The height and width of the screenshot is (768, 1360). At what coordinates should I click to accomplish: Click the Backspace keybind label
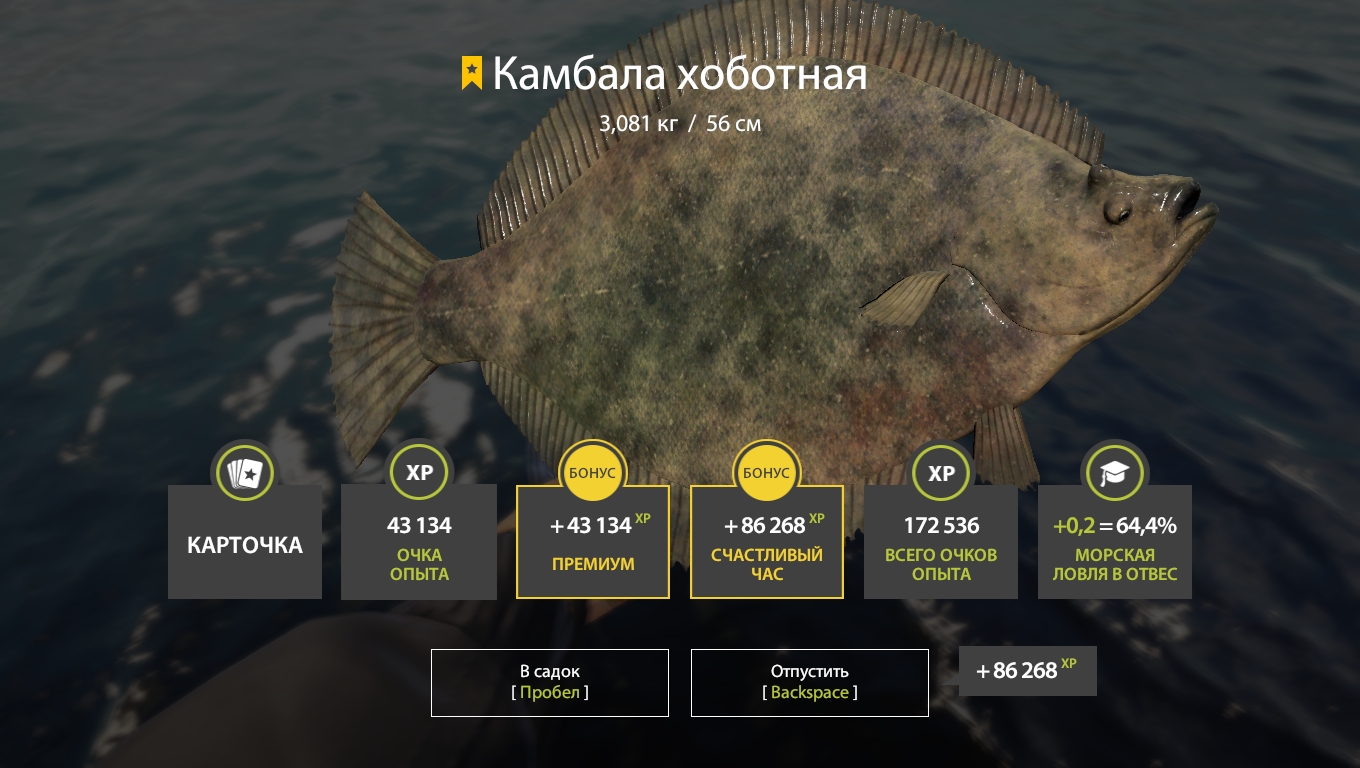(809, 692)
